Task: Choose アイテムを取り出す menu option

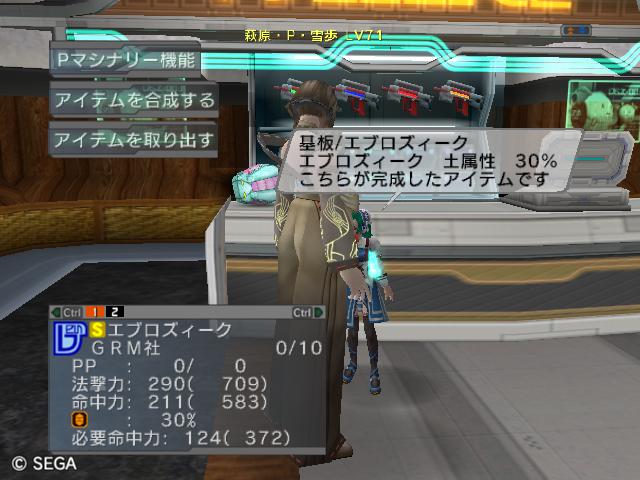Action: [134, 139]
